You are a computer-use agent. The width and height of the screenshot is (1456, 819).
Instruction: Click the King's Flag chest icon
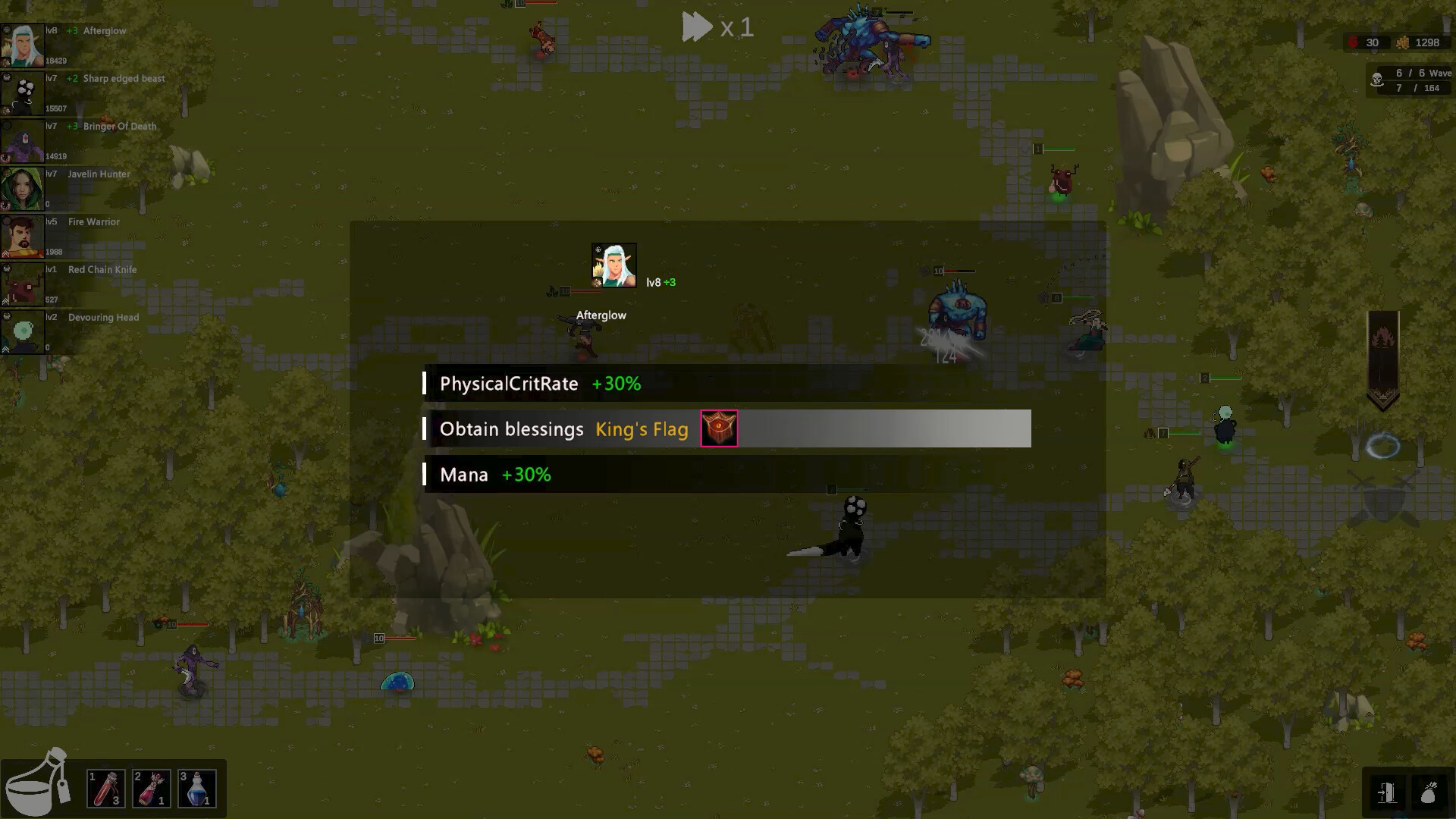(x=718, y=428)
